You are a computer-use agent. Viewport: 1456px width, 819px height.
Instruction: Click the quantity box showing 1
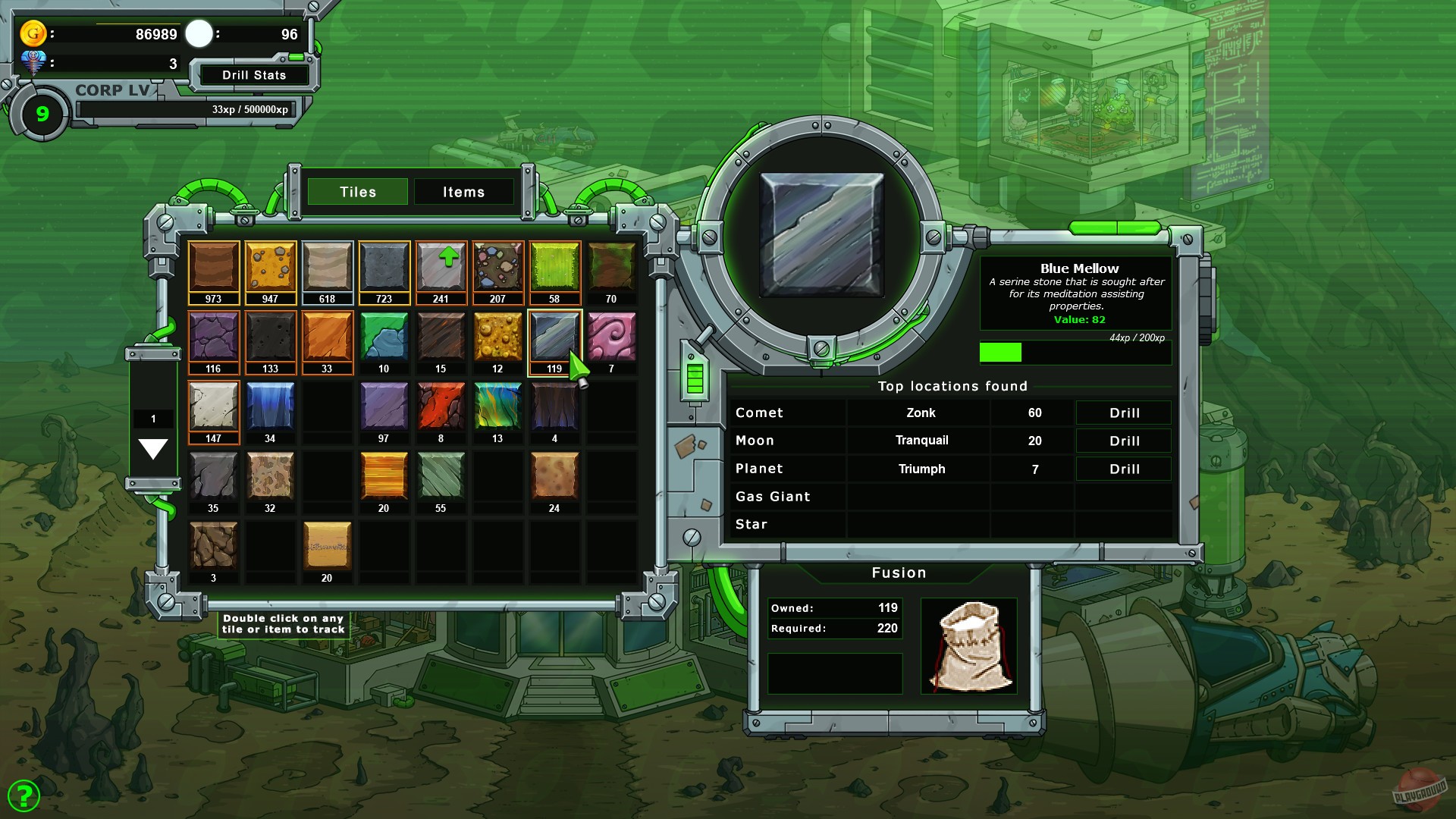[x=154, y=418]
